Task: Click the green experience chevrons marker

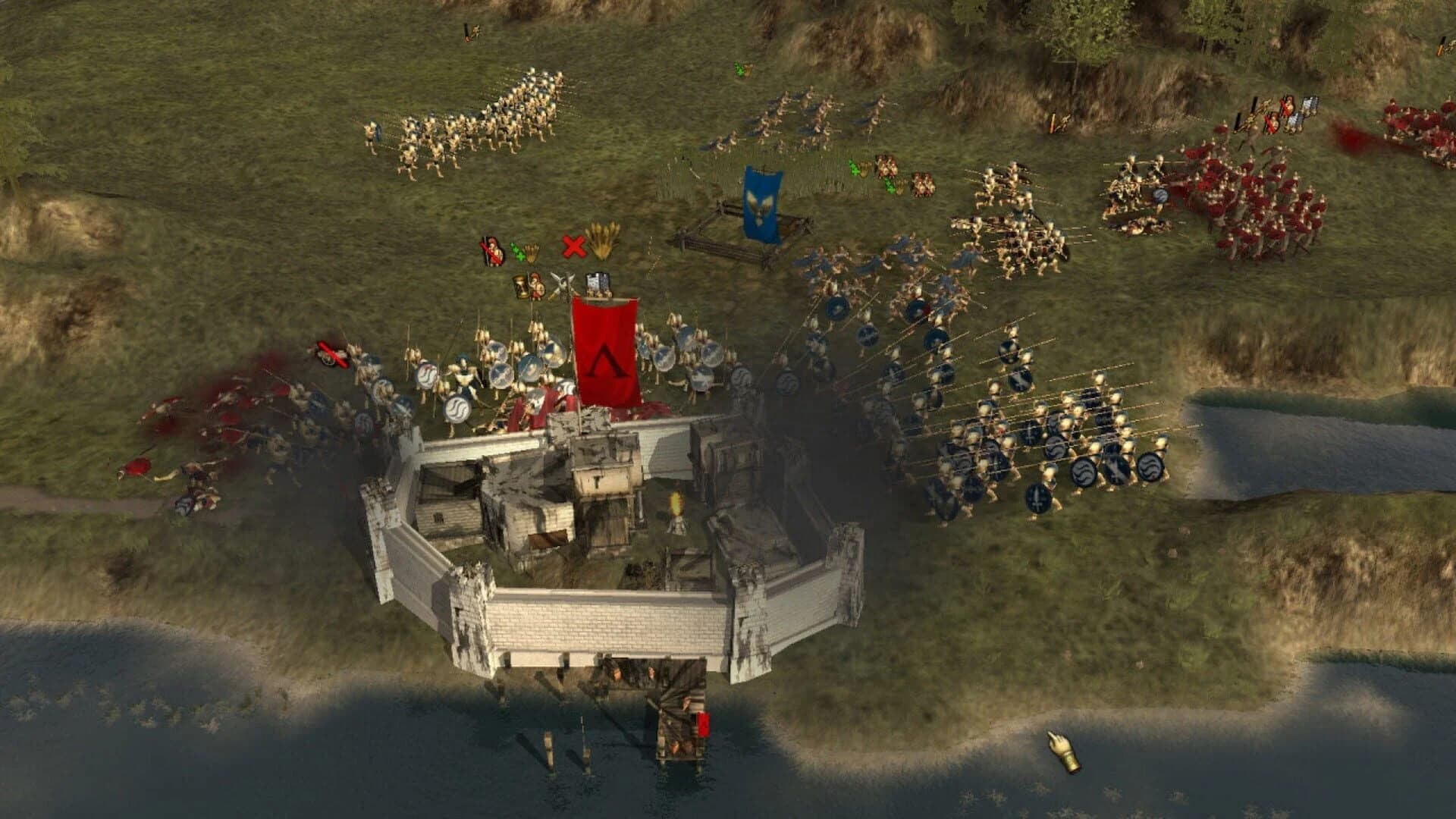Action: tap(519, 253)
